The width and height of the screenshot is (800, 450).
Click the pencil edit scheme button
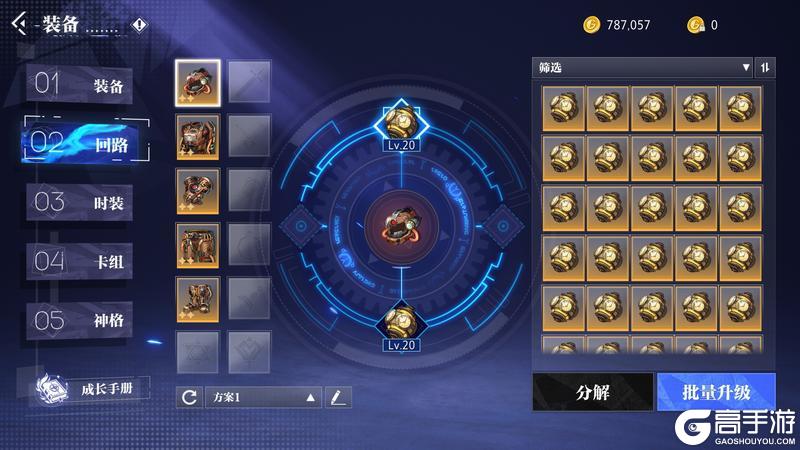click(338, 397)
